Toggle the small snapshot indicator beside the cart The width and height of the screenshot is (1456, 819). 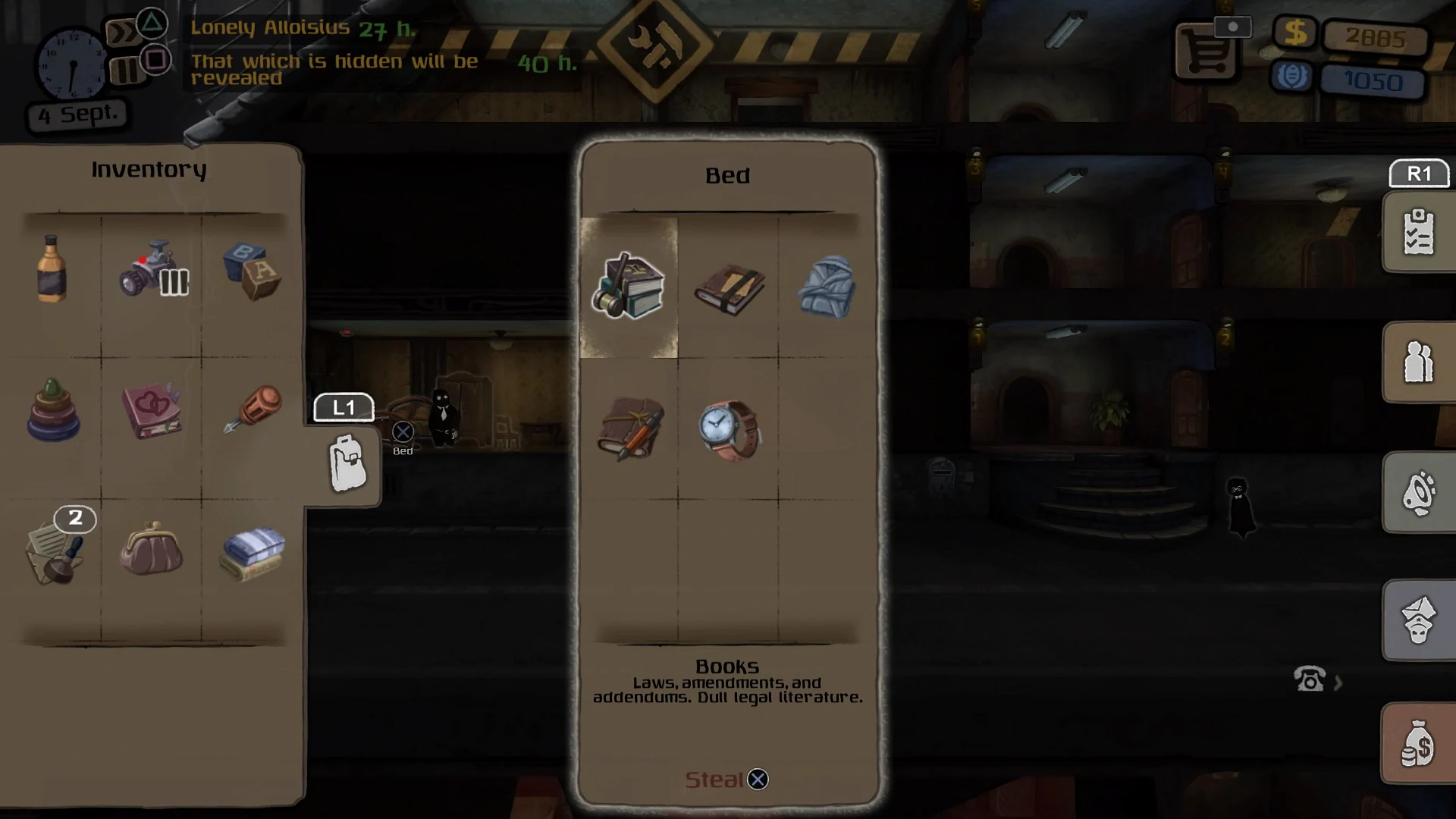[x=1234, y=26]
